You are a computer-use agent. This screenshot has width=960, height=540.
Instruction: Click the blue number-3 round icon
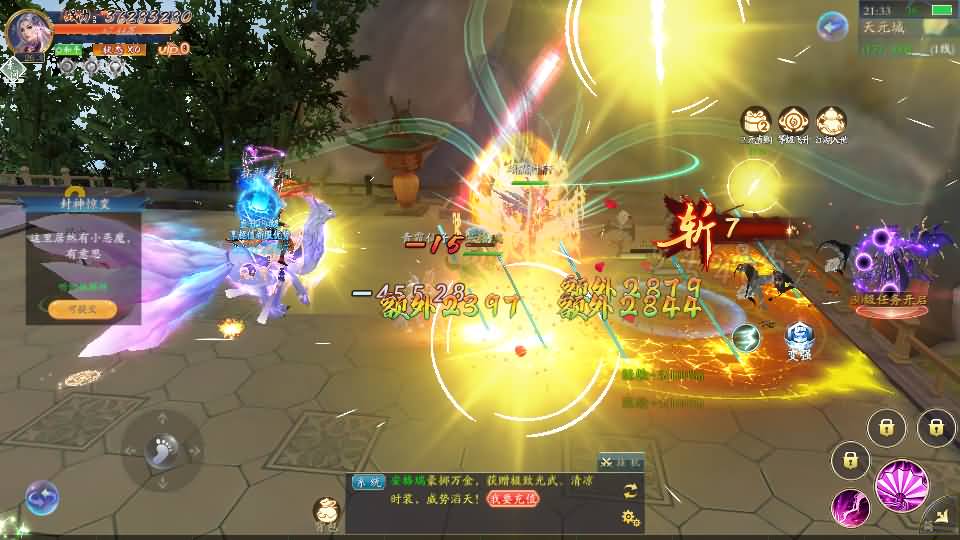pos(746,338)
